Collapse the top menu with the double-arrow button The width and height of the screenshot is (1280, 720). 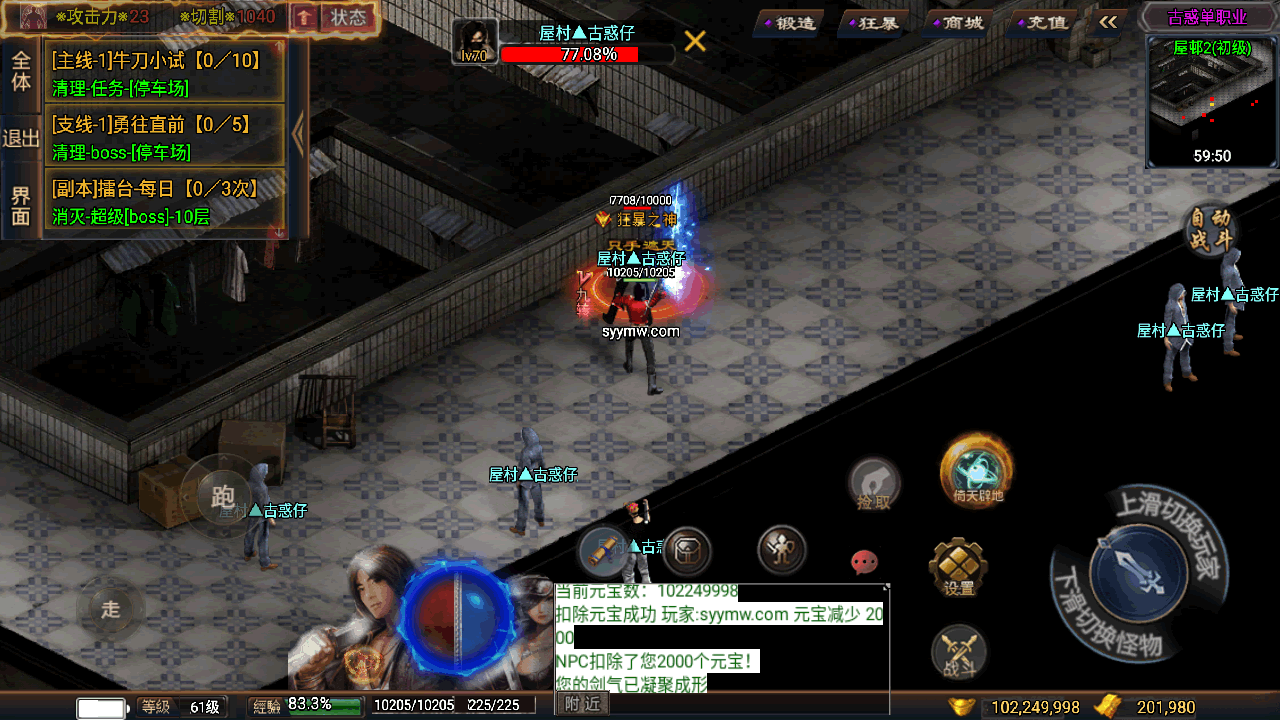pos(1107,22)
